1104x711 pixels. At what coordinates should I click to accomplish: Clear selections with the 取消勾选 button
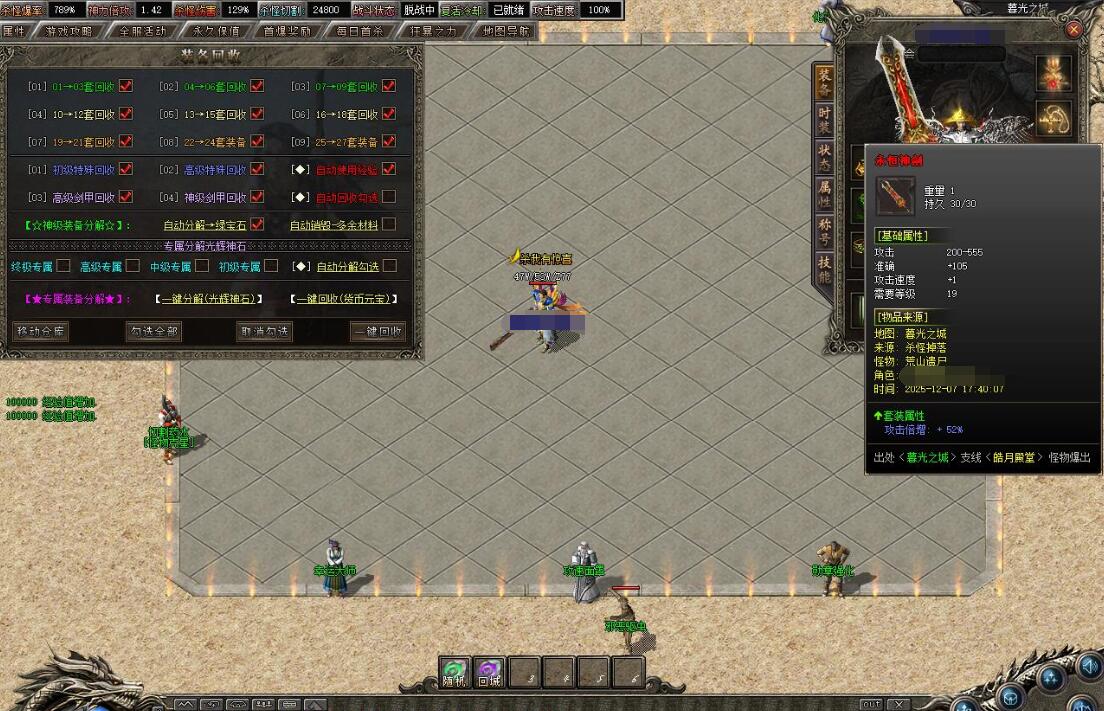pos(264,331)
